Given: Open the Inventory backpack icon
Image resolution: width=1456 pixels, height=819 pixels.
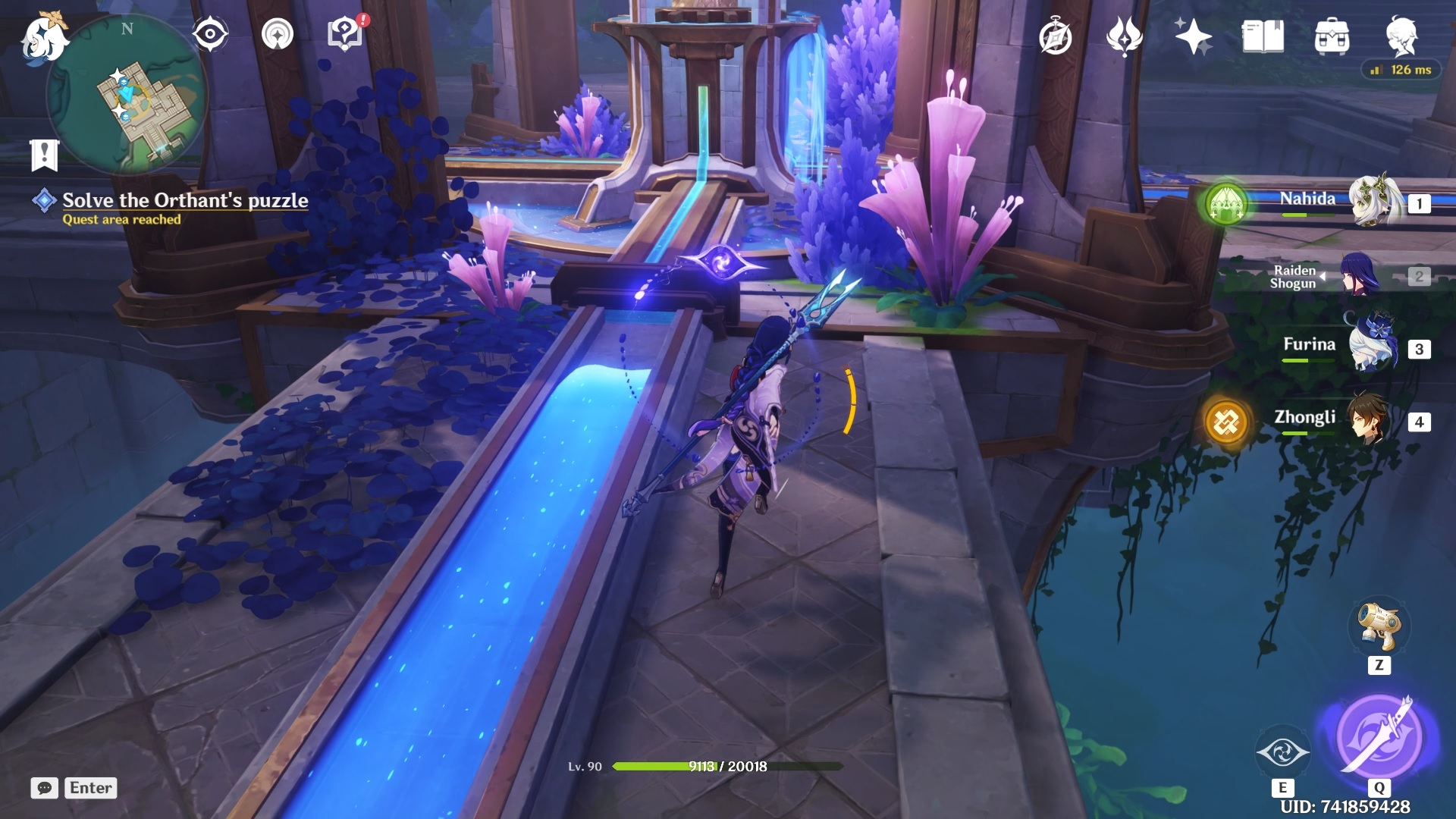Looking at the screenshot, I should [x=1332, y=36].
